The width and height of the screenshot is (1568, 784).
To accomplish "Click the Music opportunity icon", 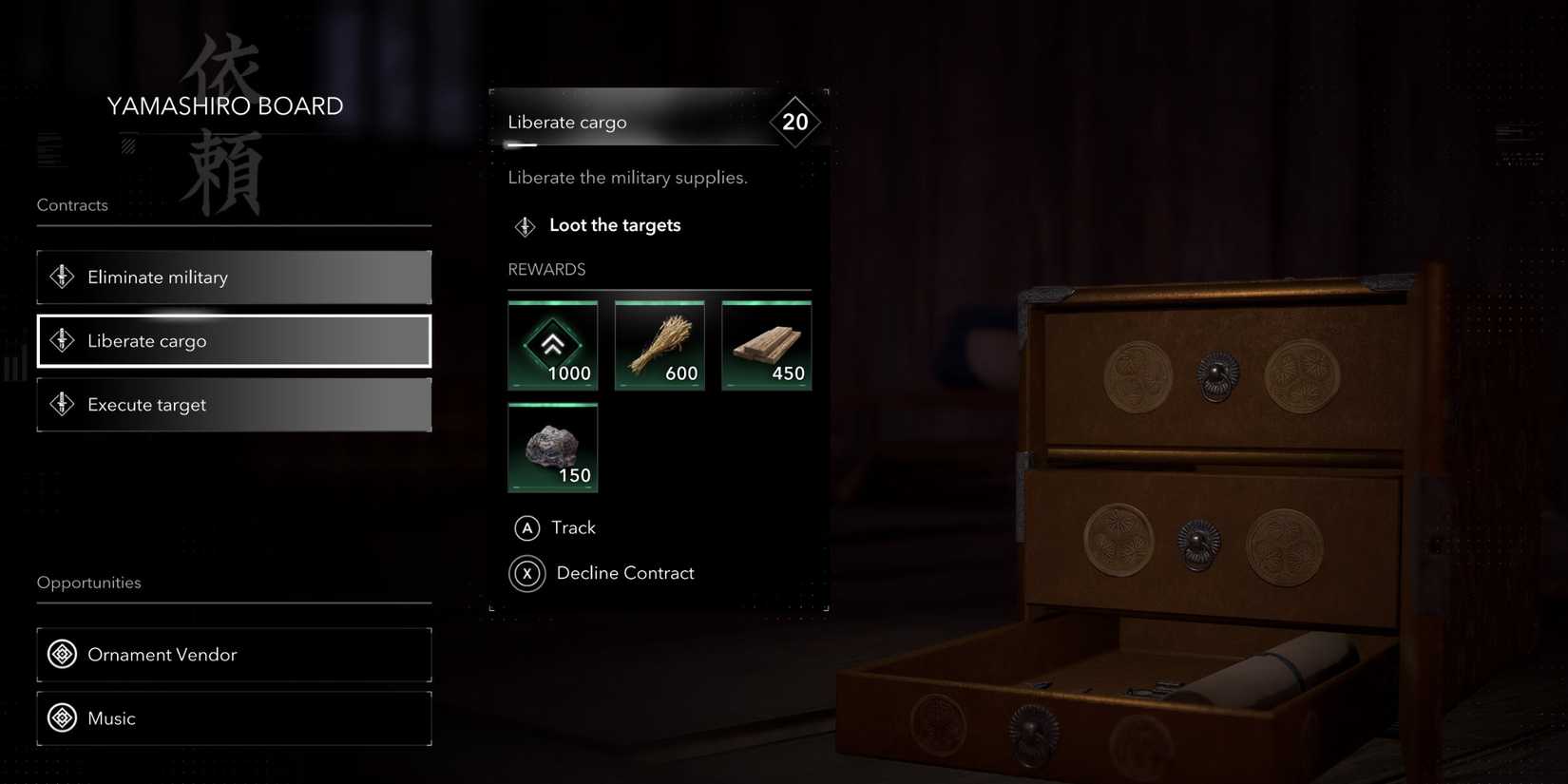I will (61, 717).
